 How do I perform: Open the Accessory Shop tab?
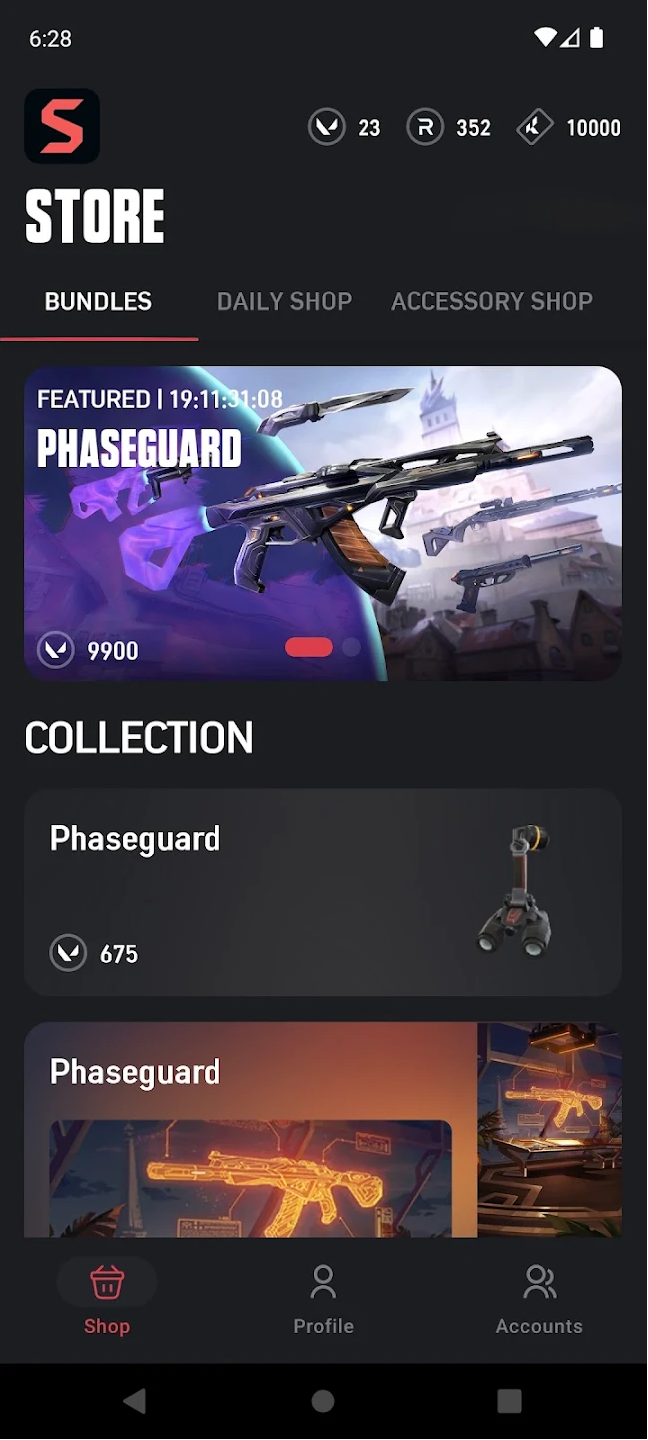[492, 301]
